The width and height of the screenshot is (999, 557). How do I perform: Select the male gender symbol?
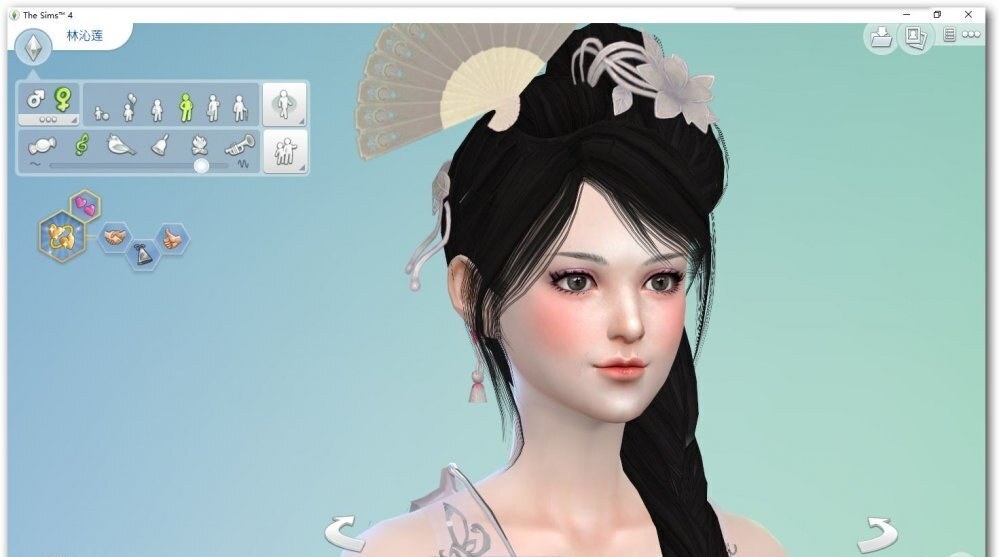[x=35, y=99]
